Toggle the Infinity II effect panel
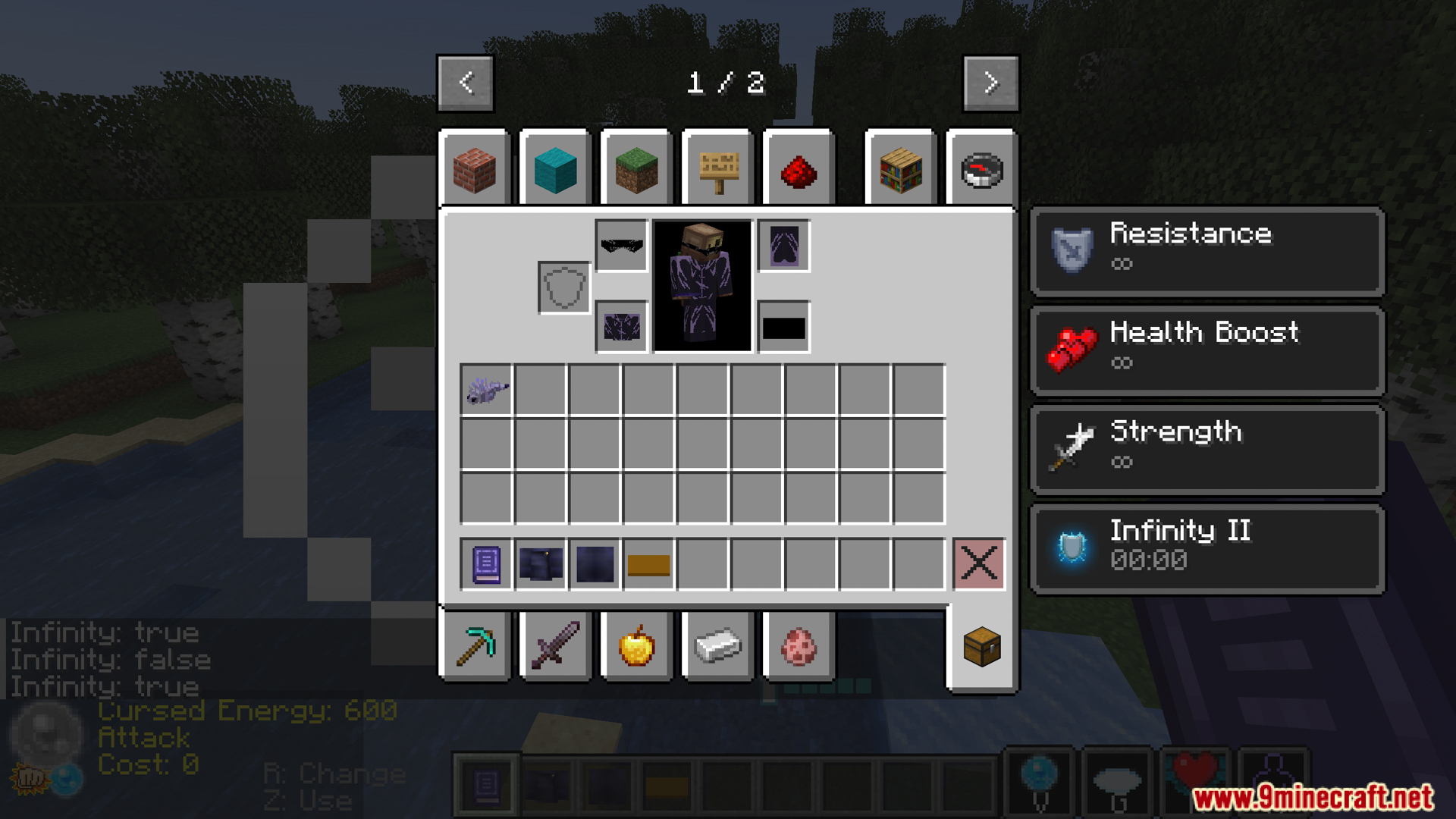Screen dimensions: 1456x819 1206,548
